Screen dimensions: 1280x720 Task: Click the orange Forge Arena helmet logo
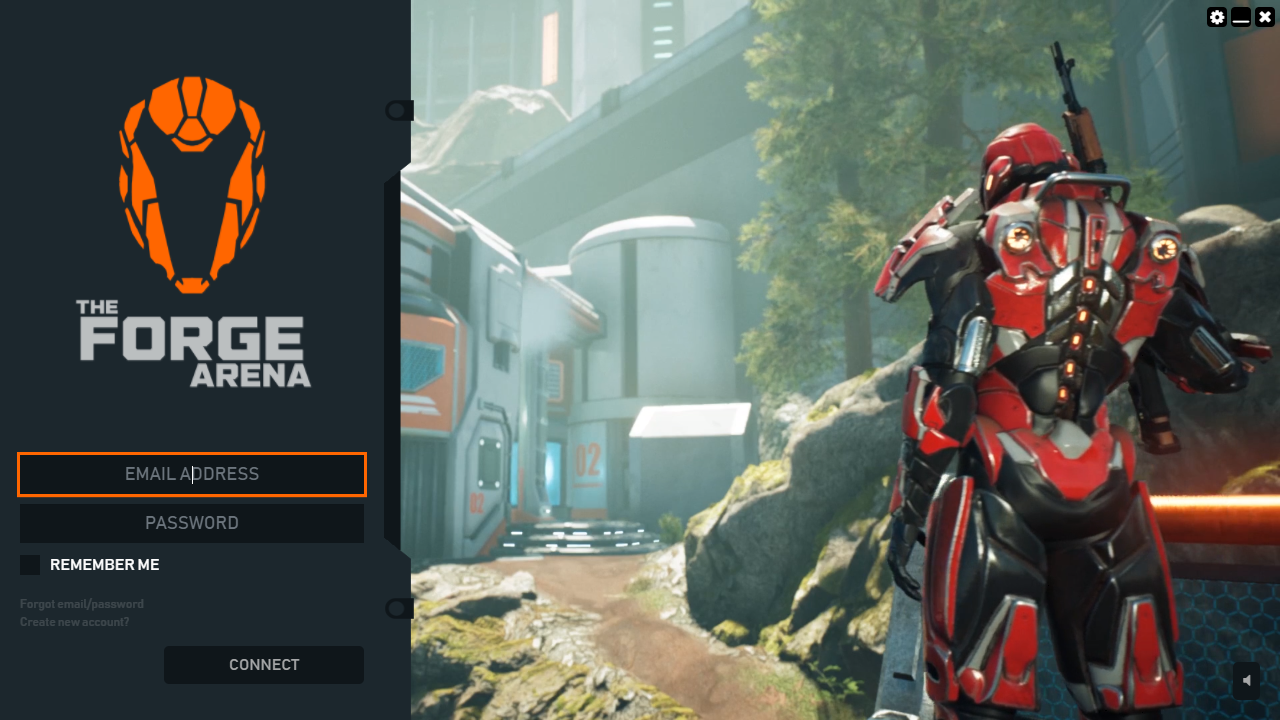[x=192, y=180]
